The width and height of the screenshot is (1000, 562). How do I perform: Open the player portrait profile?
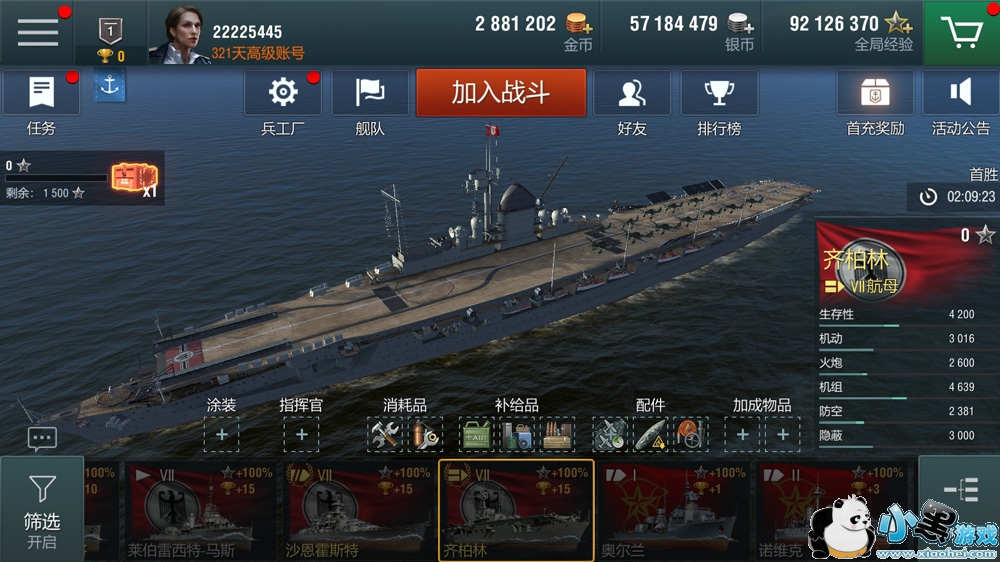point(178,33)
